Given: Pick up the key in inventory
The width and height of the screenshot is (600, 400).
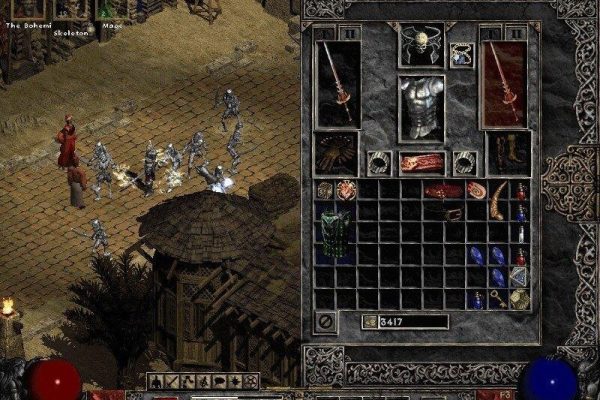Looking at the screenshot, I should pyautogui.click(x=497, y=298).
